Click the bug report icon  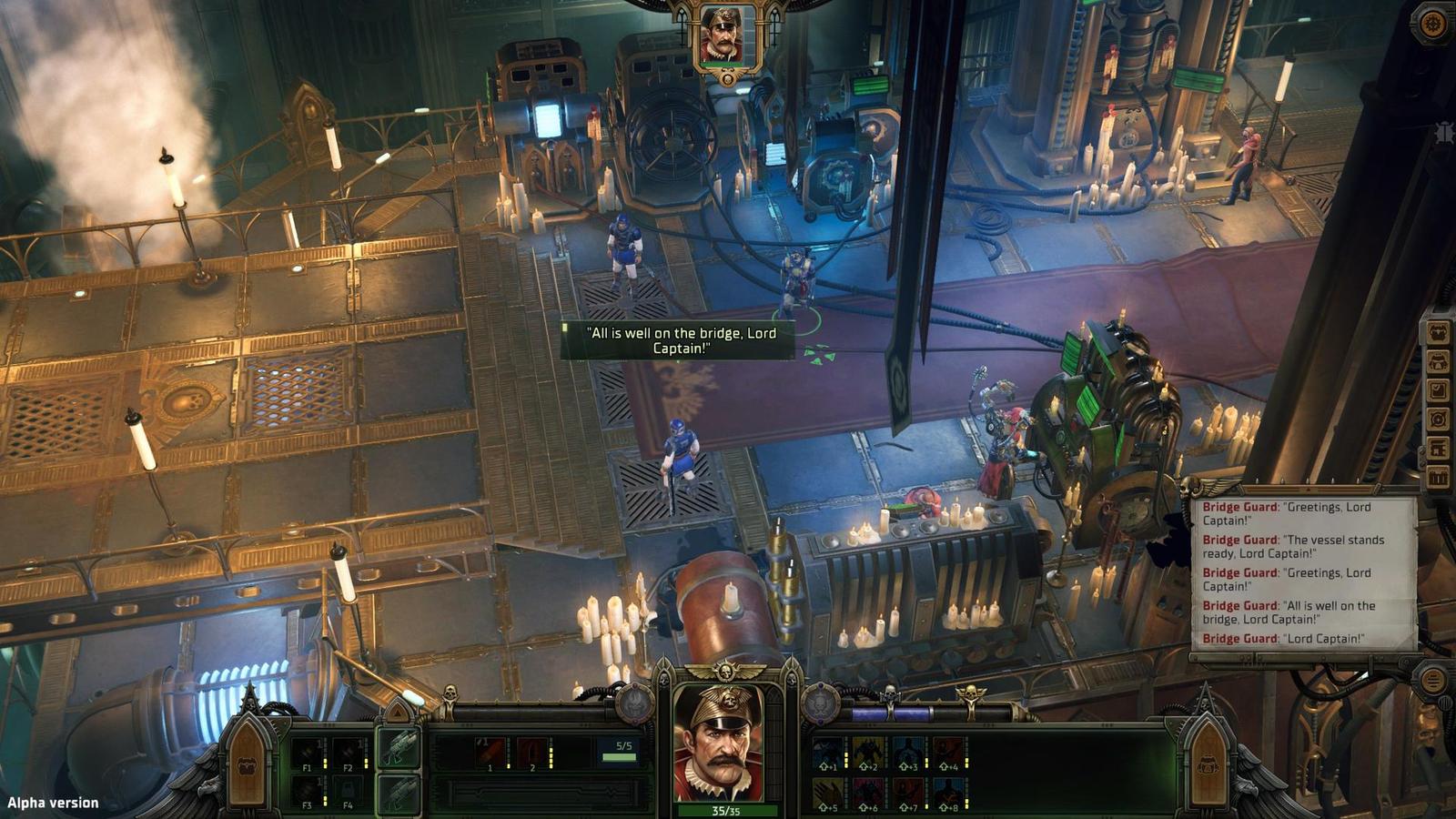point(1444,133)
